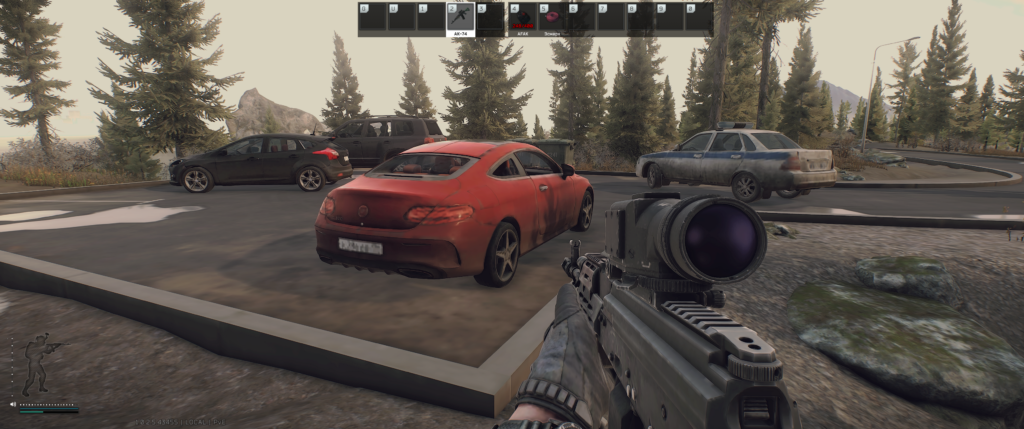1024x429 pixels.
Task: Use the AFAK medkit in slot 4
Action: point(522,19)
